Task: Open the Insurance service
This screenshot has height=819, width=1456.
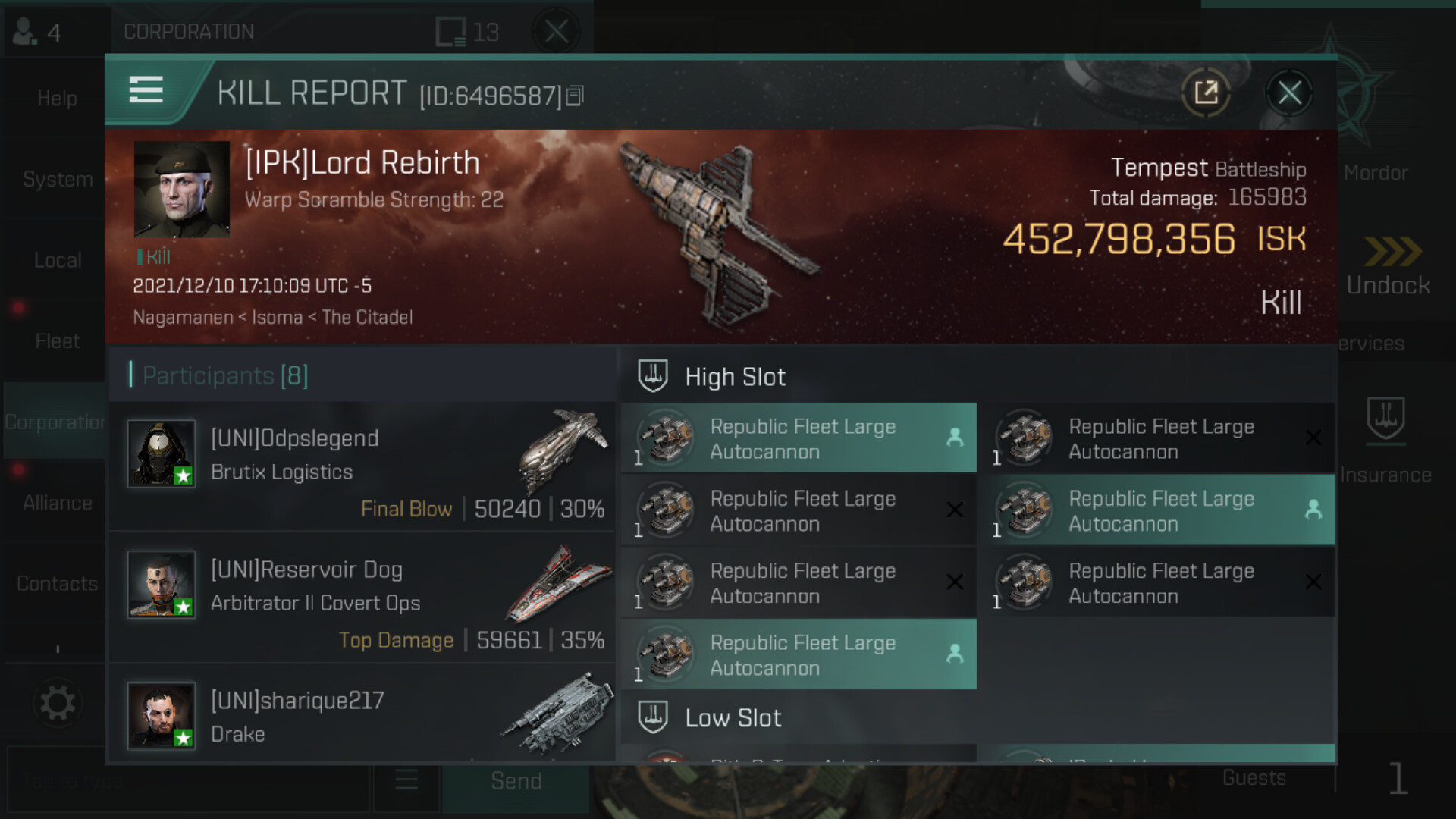Action: point(1385,440)
